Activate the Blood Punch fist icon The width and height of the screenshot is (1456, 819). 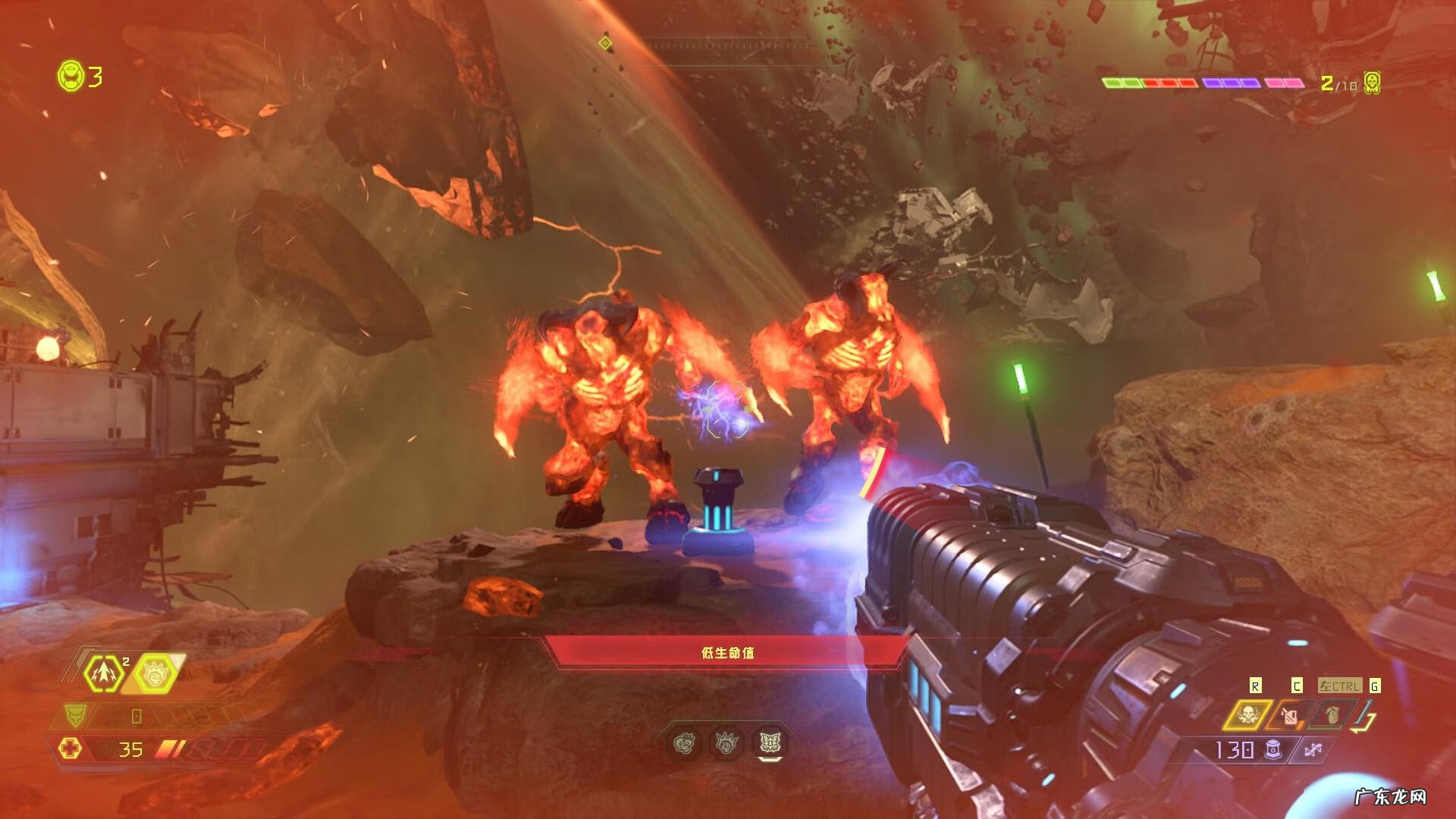pyautogui.click(x=155, y=673)
